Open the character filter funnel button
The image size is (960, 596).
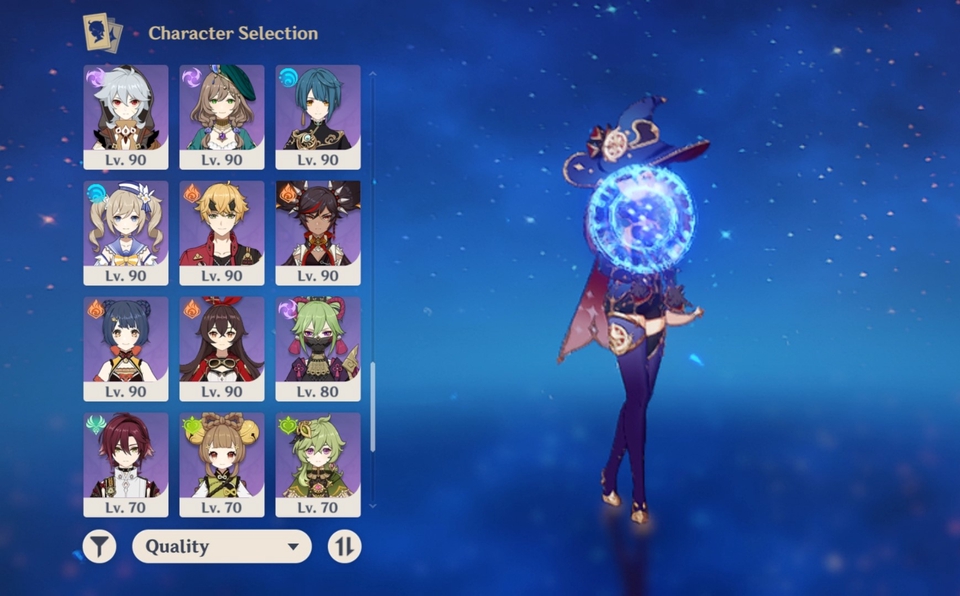[x=99, y=546]
